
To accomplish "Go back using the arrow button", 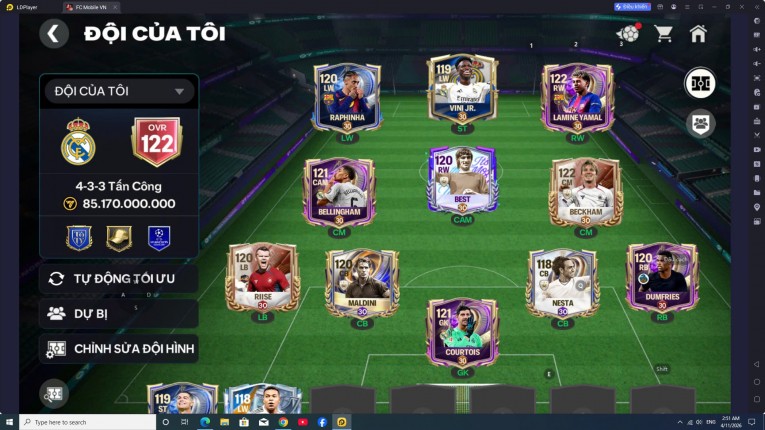I will 54,34.
